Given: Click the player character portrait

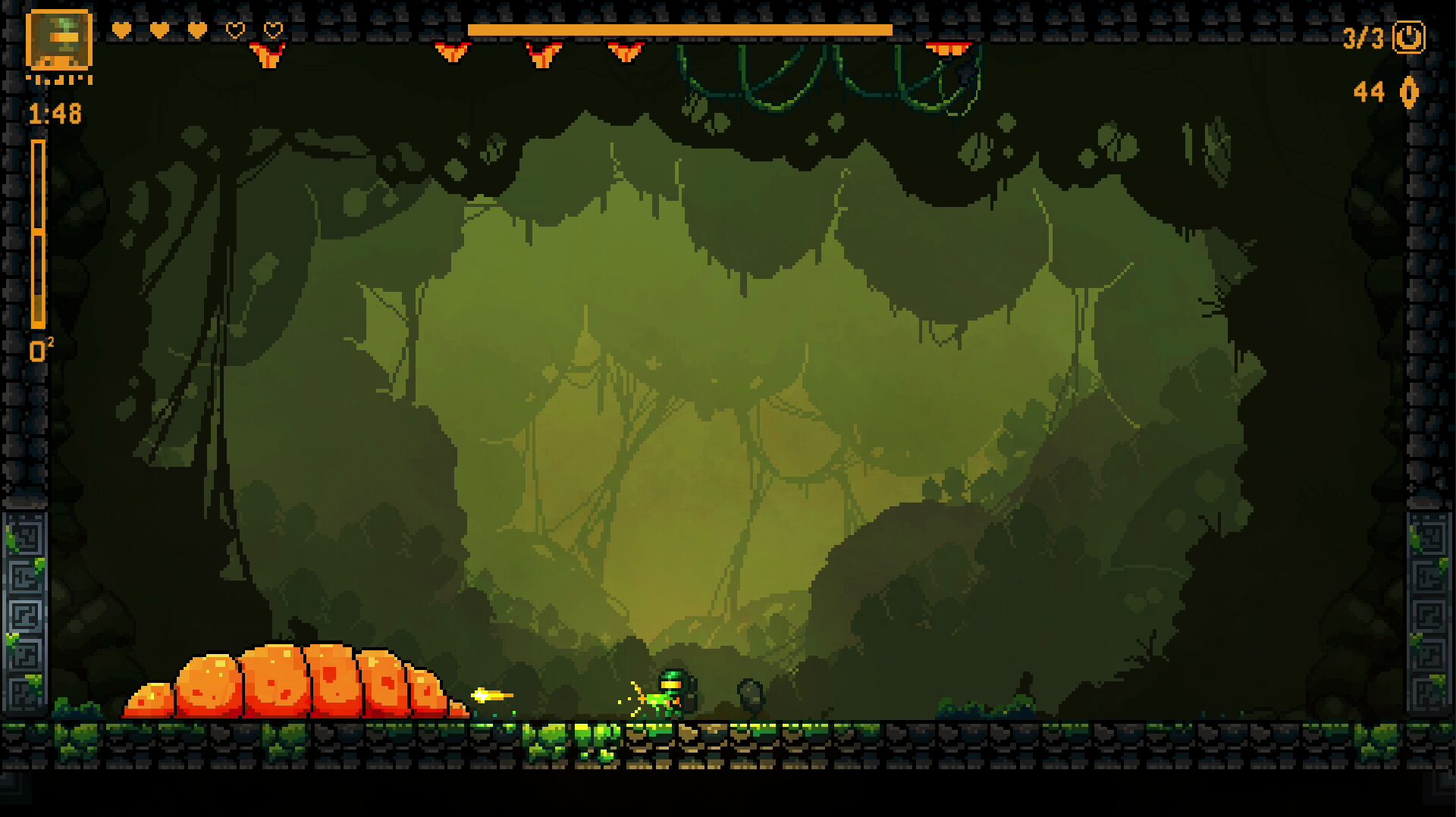Looking at the screenshot, I should [59, 39].
